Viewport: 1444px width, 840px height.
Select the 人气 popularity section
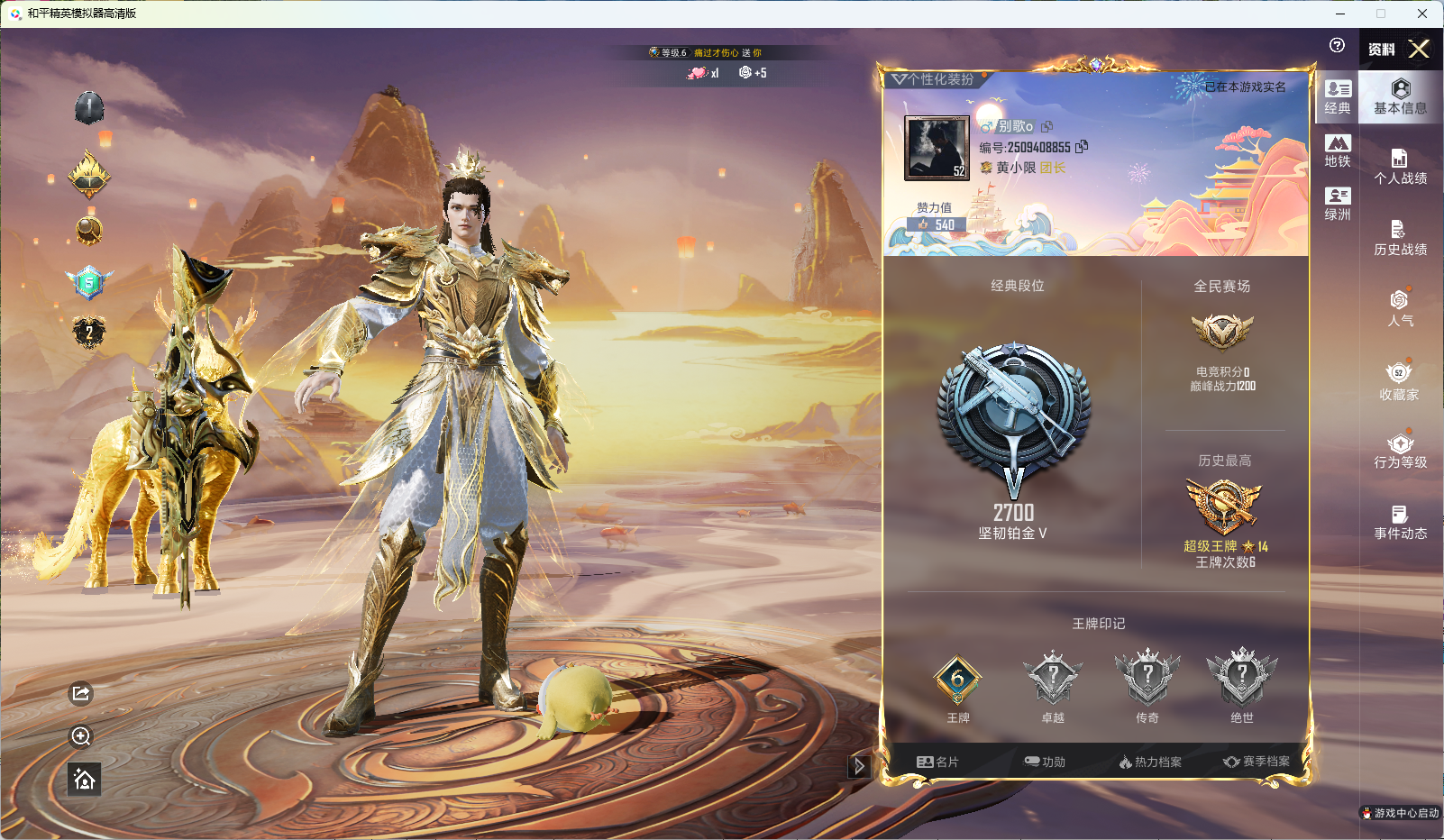(x=1400, y=308)
